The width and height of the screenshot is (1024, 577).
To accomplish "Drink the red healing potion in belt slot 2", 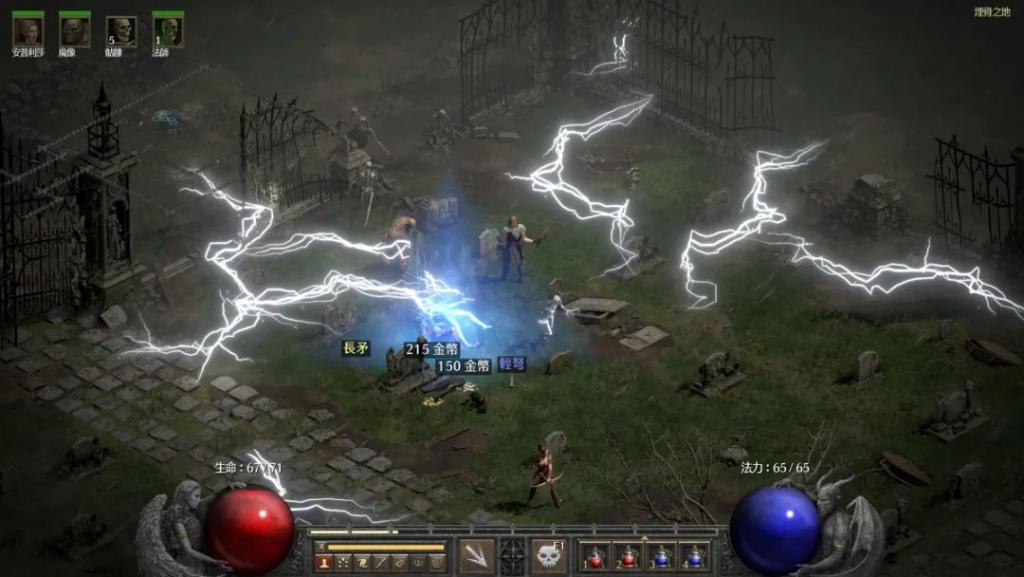I will [x=628, y=557].
